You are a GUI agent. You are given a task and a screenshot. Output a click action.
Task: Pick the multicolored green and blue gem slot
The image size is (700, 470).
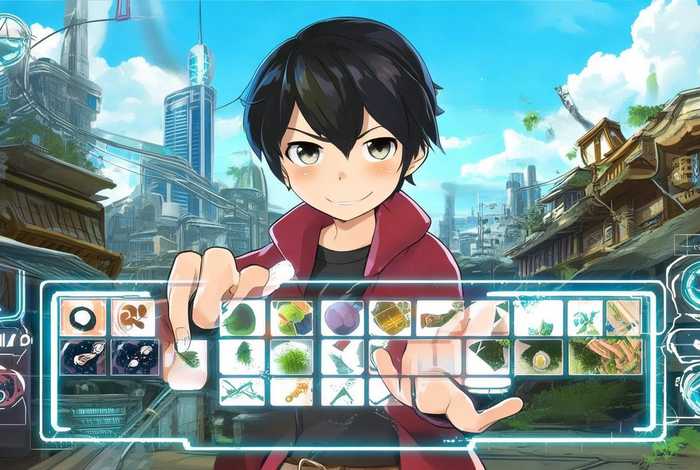(x=292, y=318)
